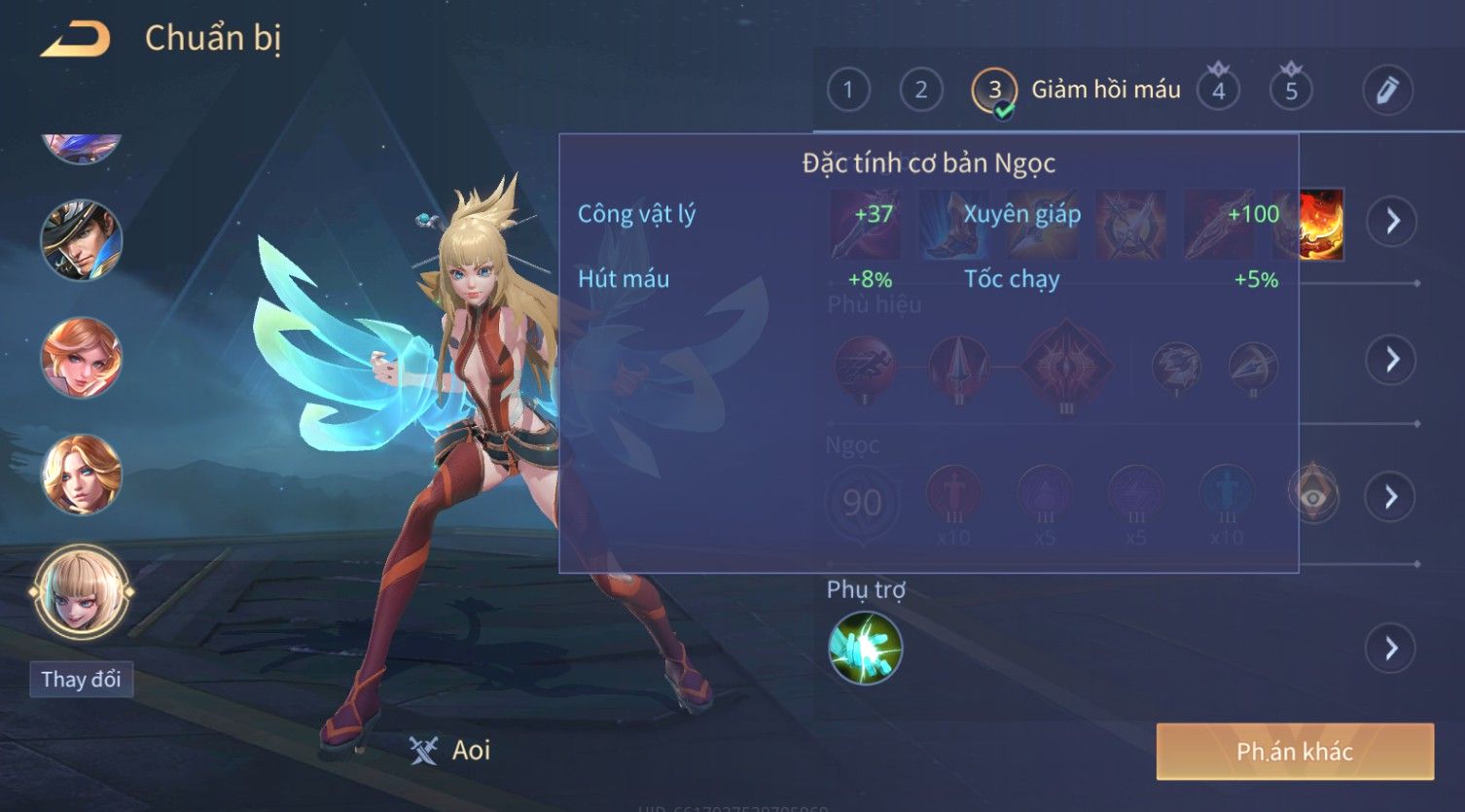Select the Phụ trợ support skill icon
Screen dimensions: 1465x812
(865, 648)
